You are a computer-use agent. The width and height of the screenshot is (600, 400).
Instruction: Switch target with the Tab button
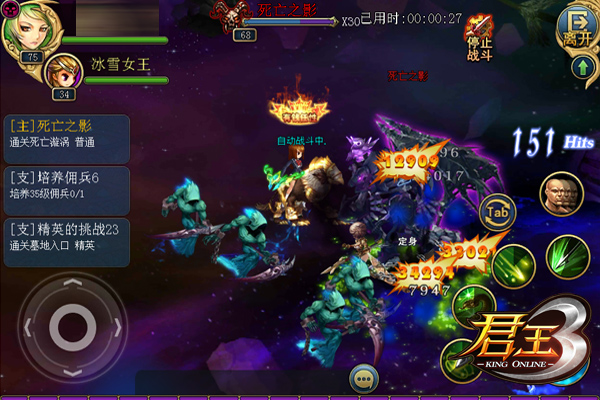click(x=497, y=211)
